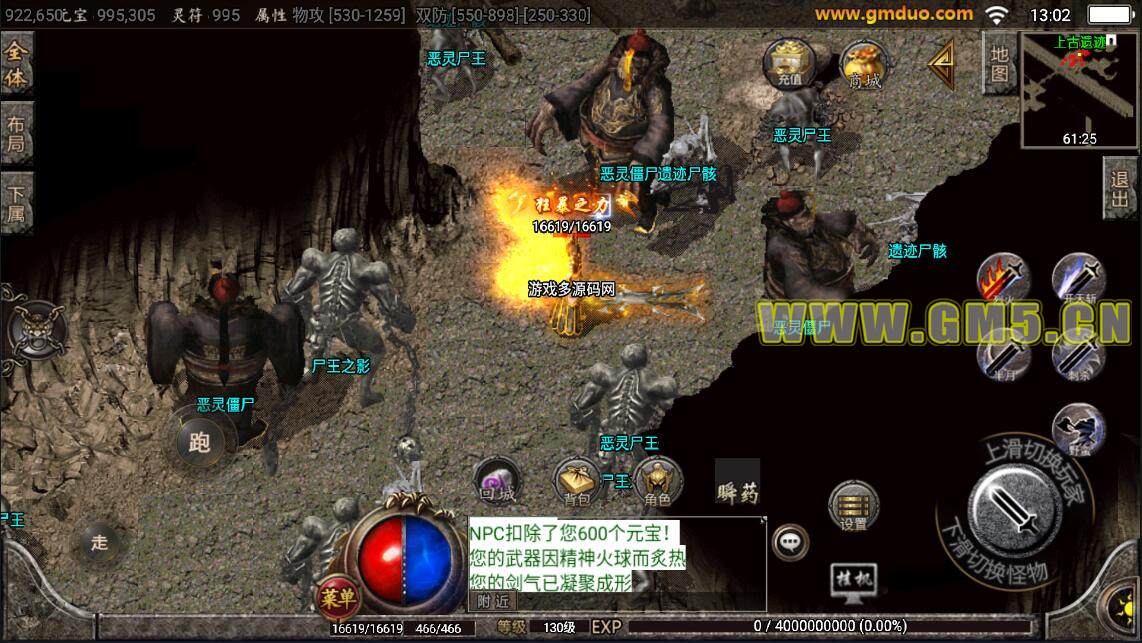This screenshot has height=643, width=1142.
Task: Activate the 半月 half-moon skill
Action: pos(1003,354)
